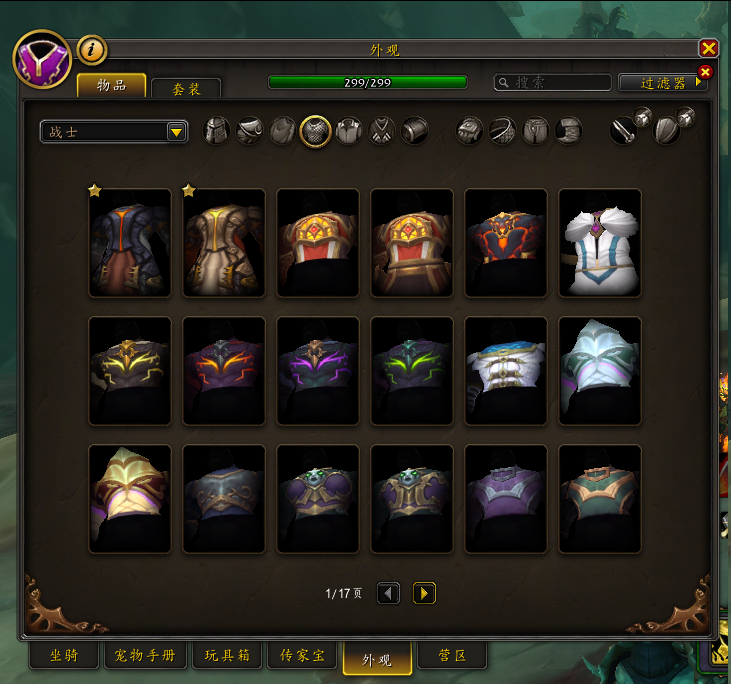Switch to the 传家宝 heirlooms tab

click(302, 657)
